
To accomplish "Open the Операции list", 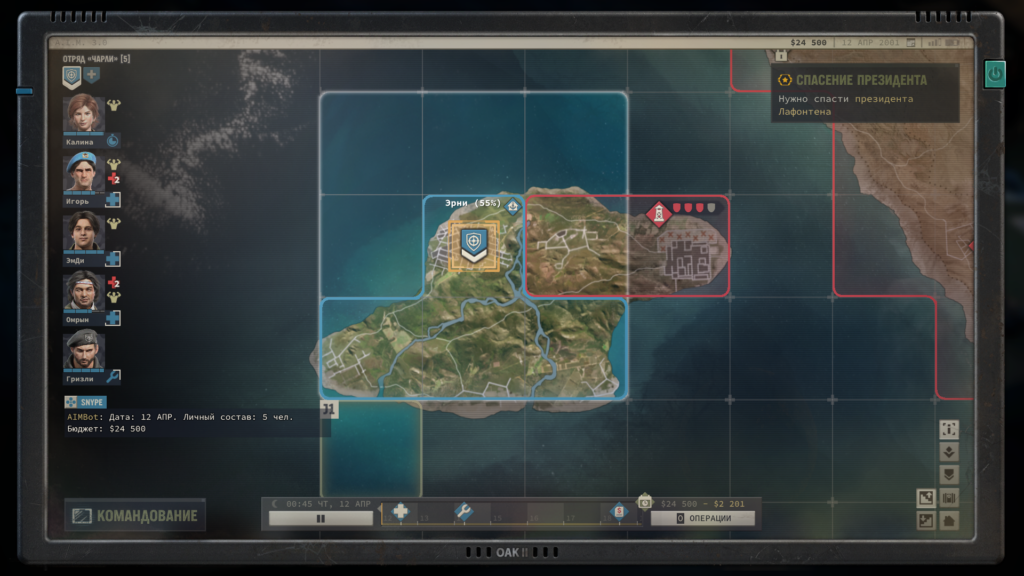I will 703,518.
